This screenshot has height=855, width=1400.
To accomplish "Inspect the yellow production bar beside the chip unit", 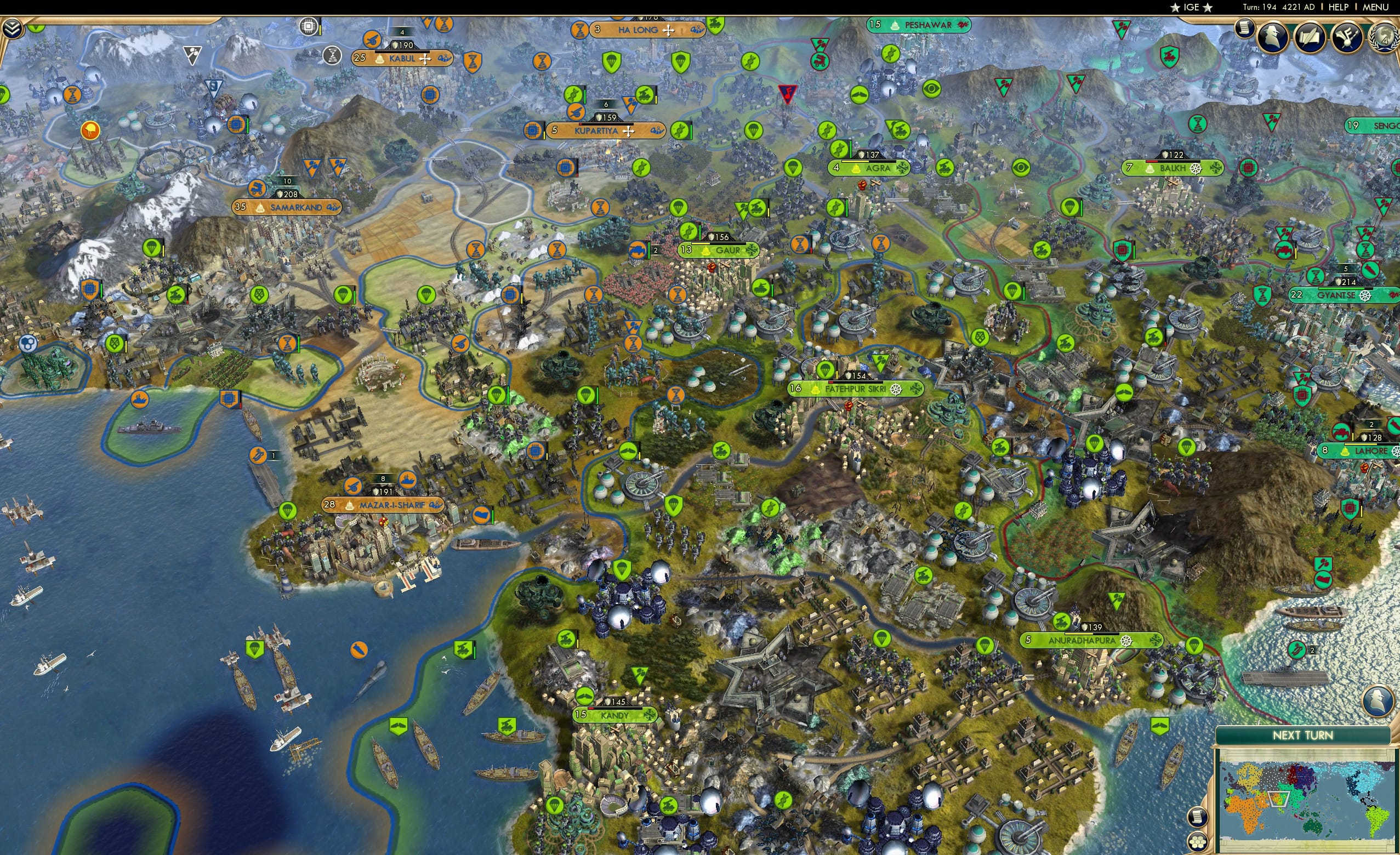I will coord(321,28).
